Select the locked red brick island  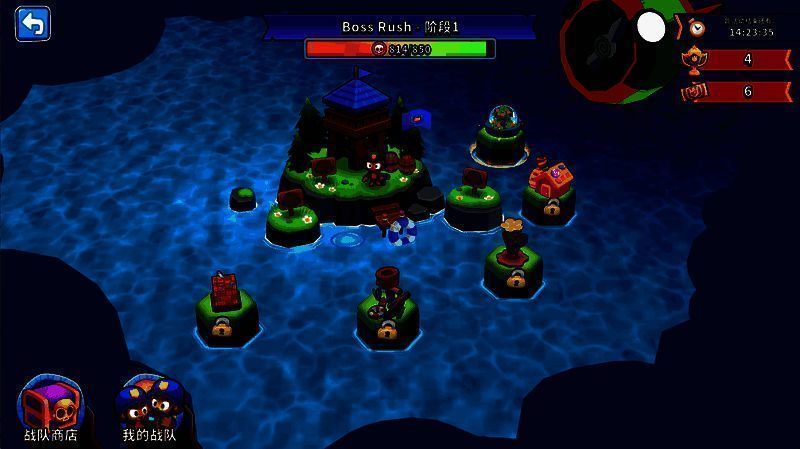coord(226,305)
